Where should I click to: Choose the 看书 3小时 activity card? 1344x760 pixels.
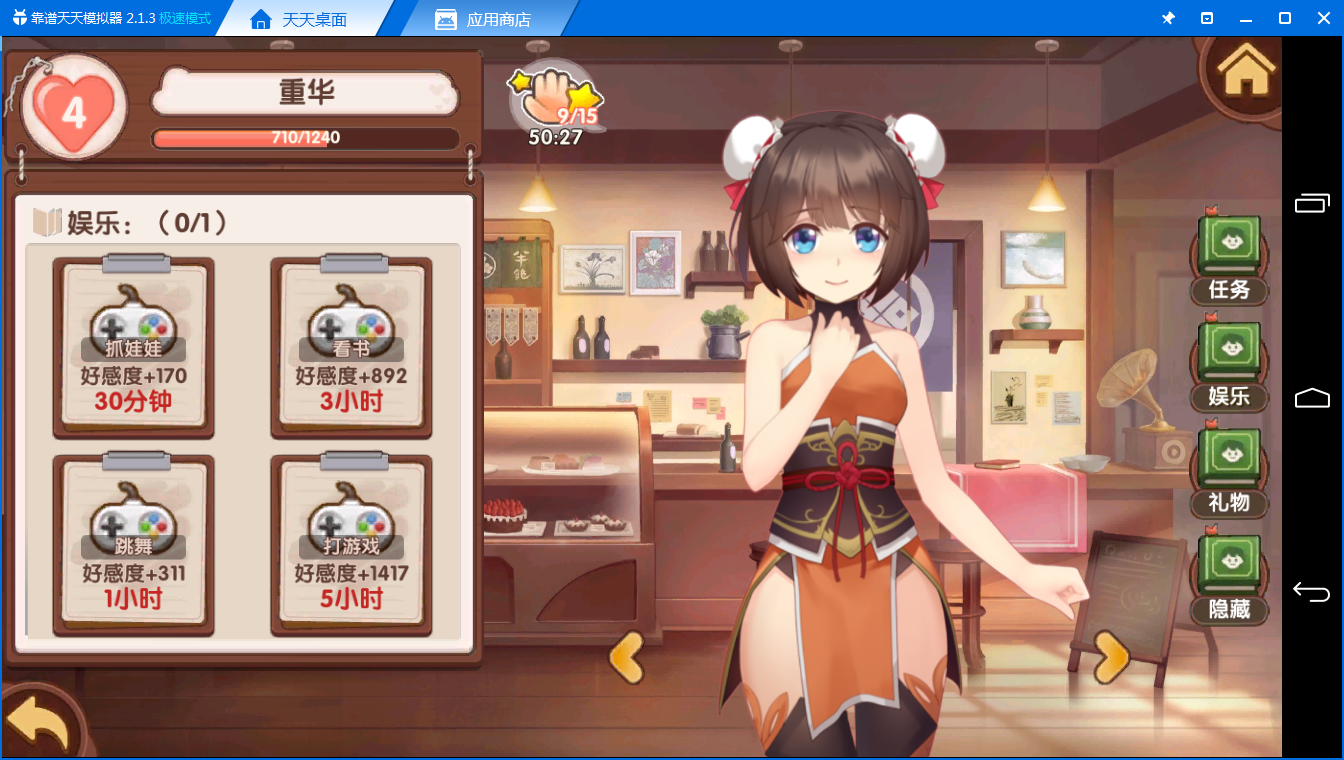click(x=351, y=348)
